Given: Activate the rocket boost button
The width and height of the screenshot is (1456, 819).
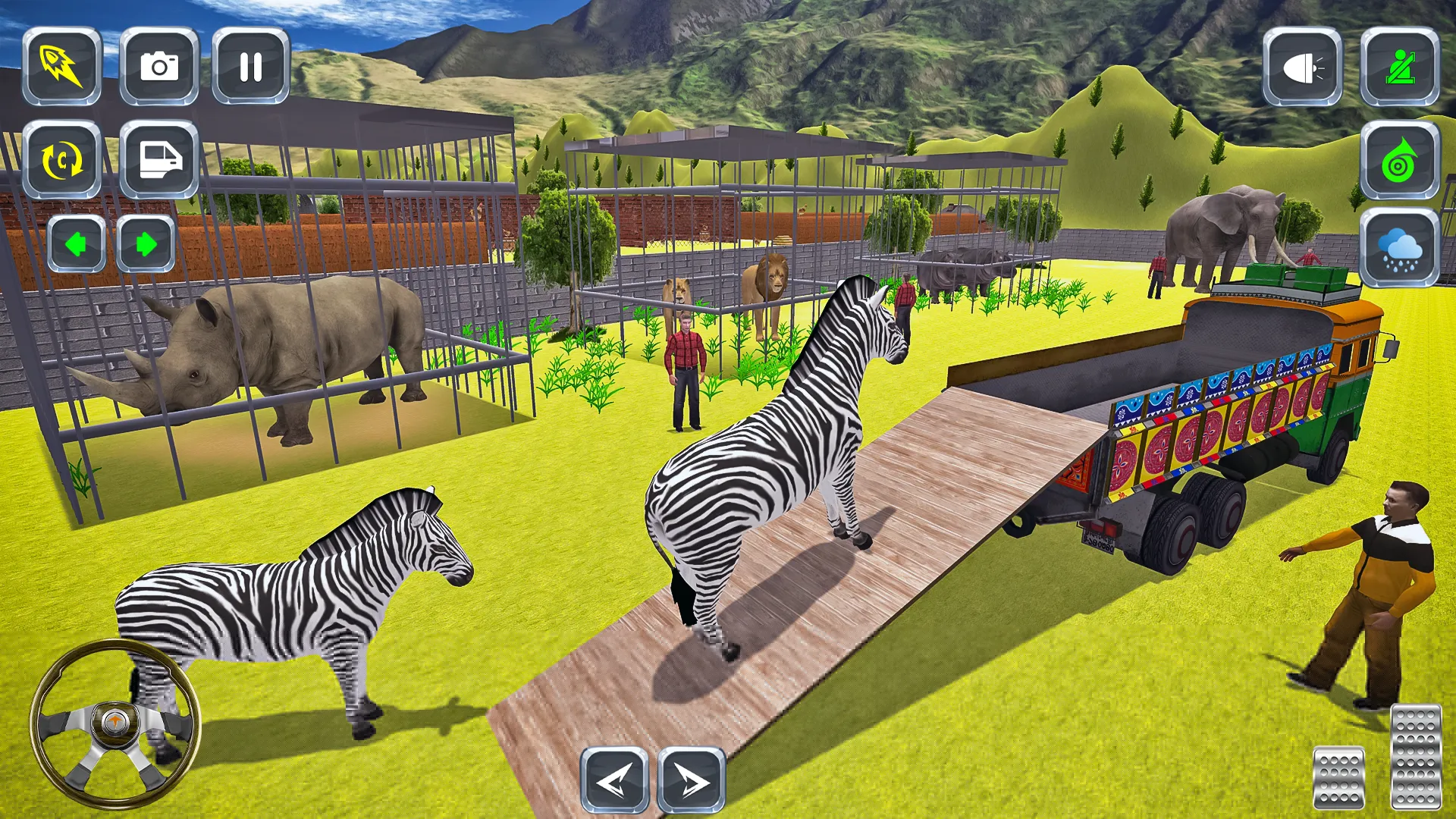Looking at the screenshot, I should coord(62,66).
